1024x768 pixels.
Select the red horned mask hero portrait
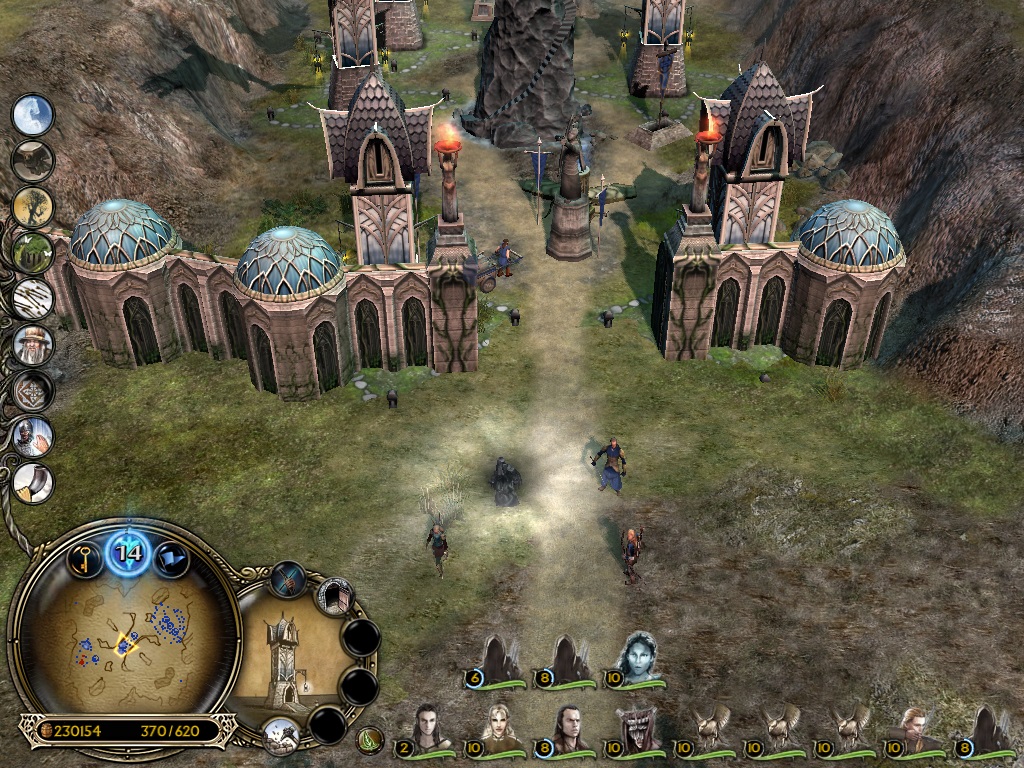[636, 729]
